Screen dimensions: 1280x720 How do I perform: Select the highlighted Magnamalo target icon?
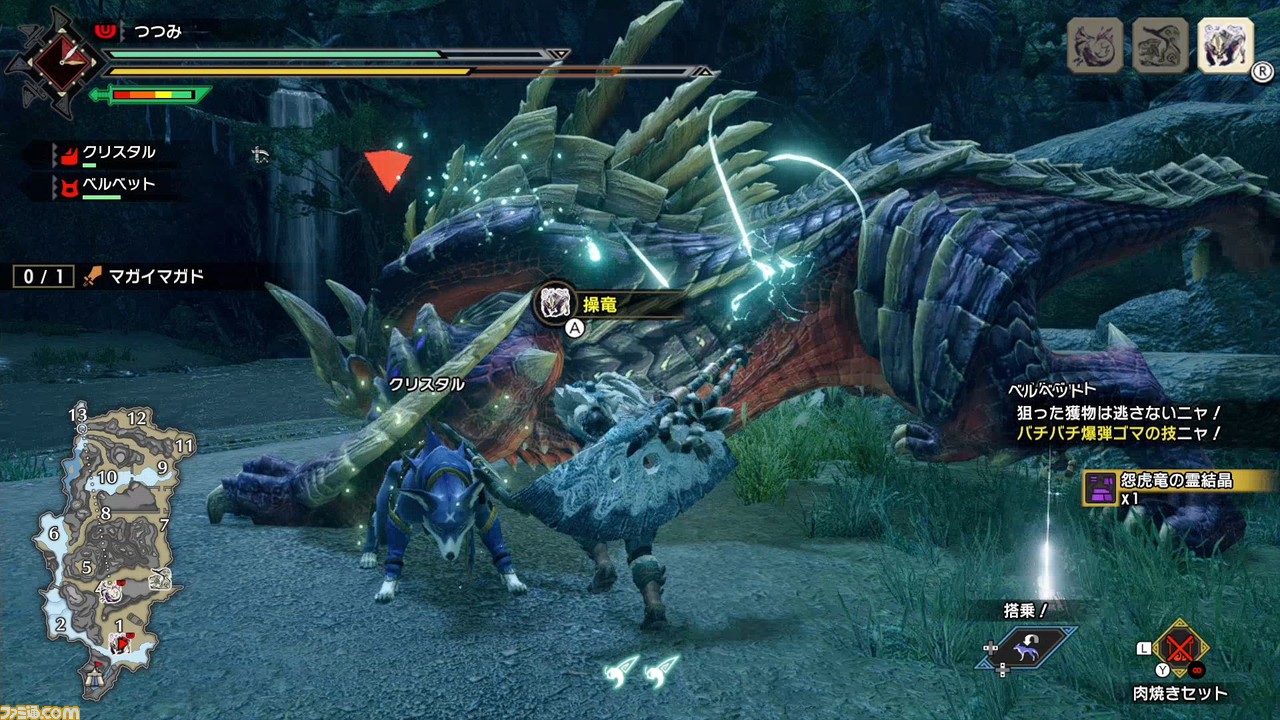(x=1225, y=46)
